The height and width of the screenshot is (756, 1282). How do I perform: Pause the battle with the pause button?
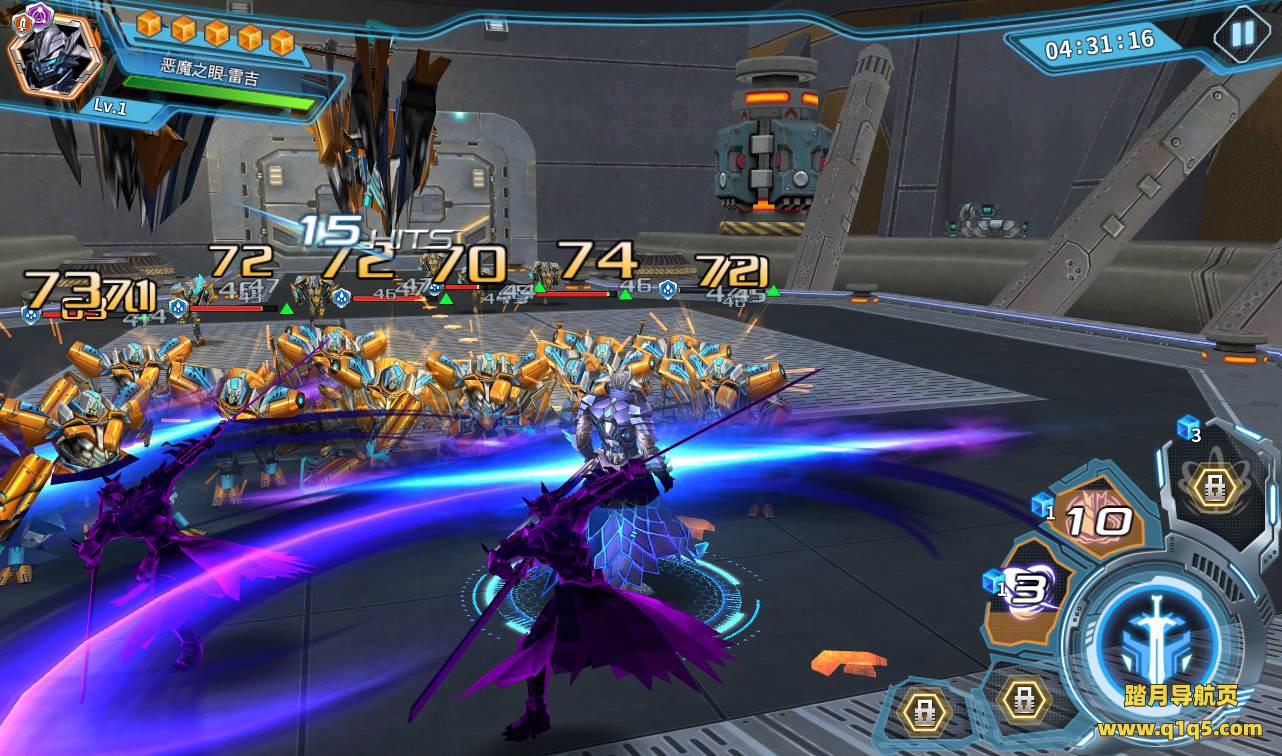pyautogui.click(x=1241, y=34)
